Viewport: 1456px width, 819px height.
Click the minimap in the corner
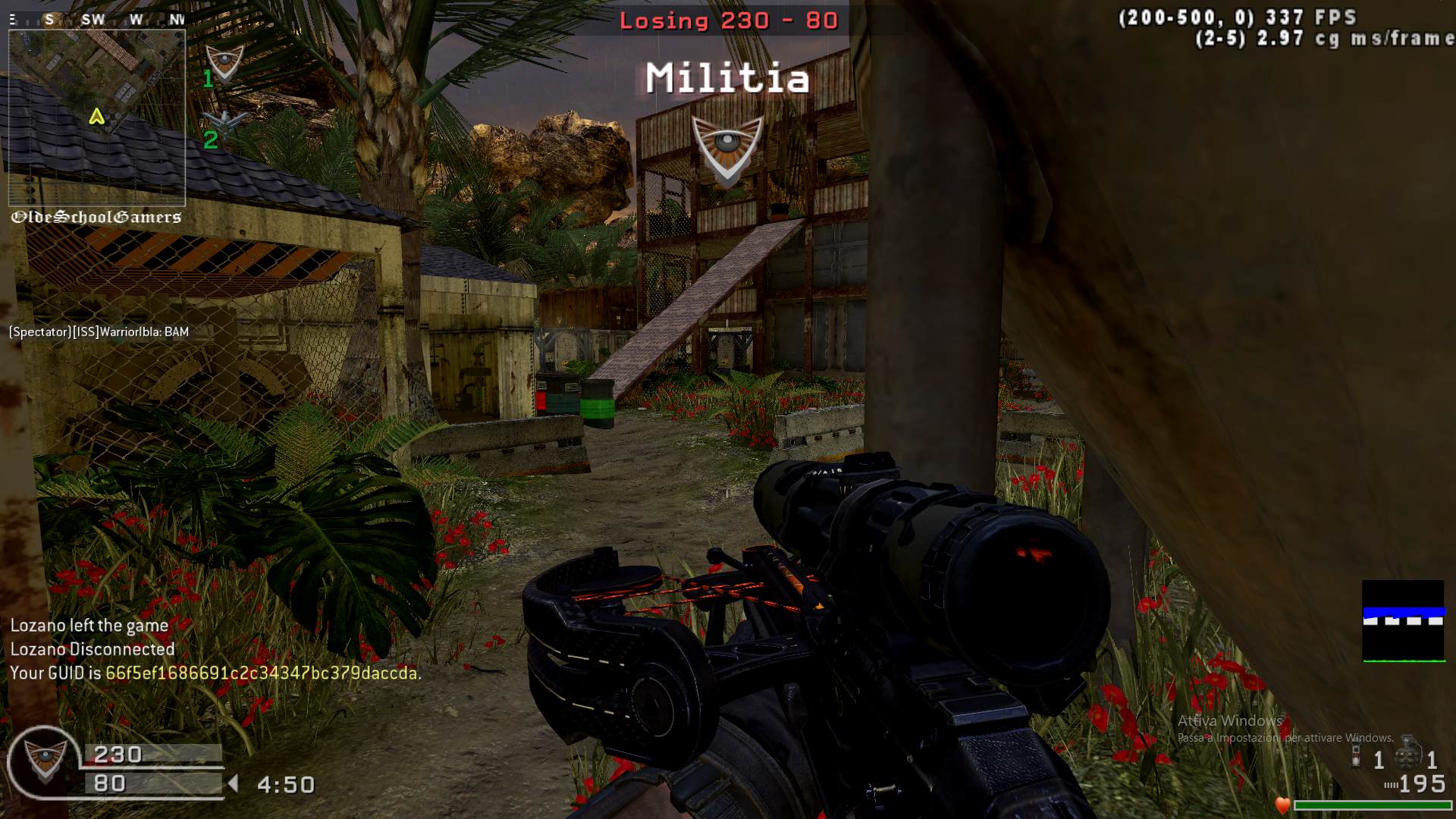(x=96, y=118)
